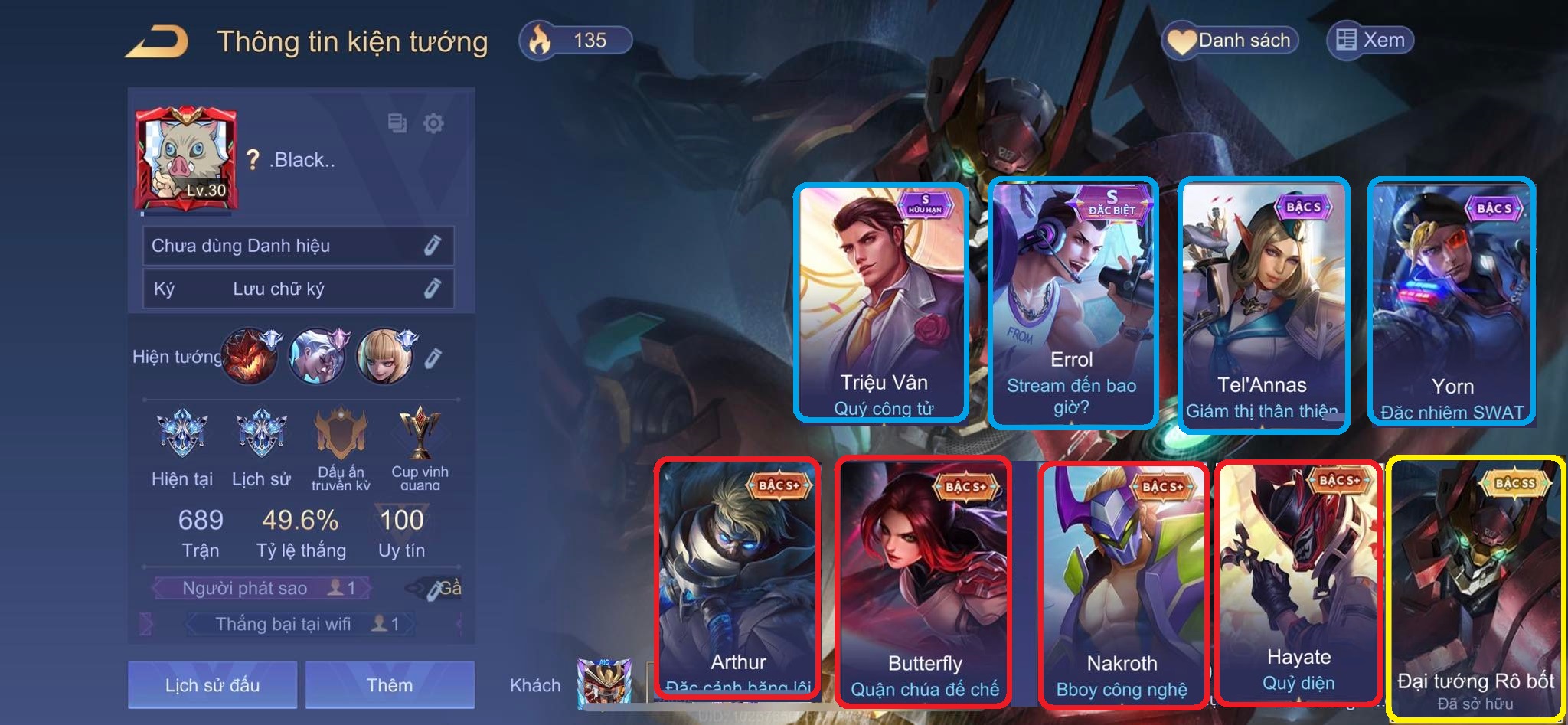Choose the Errol skin card
The width and height of the screenshot is (1568, 725).
coord(1072,302)
